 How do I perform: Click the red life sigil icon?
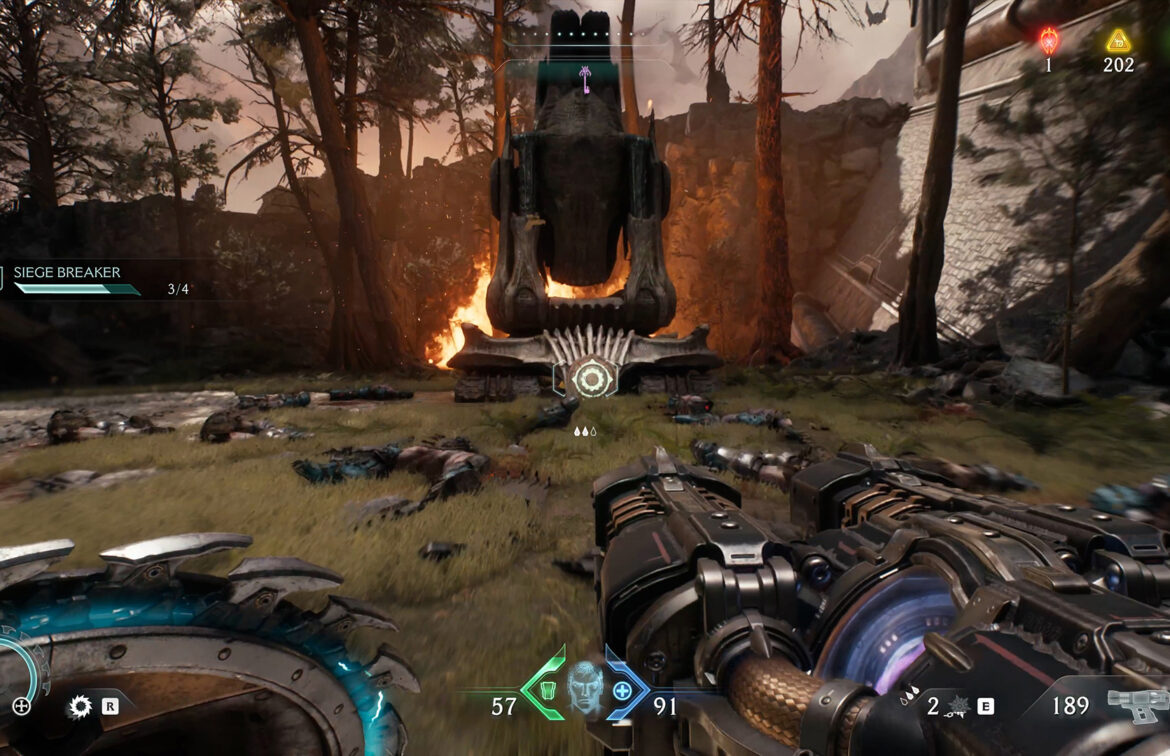[x=1048, y=41]
